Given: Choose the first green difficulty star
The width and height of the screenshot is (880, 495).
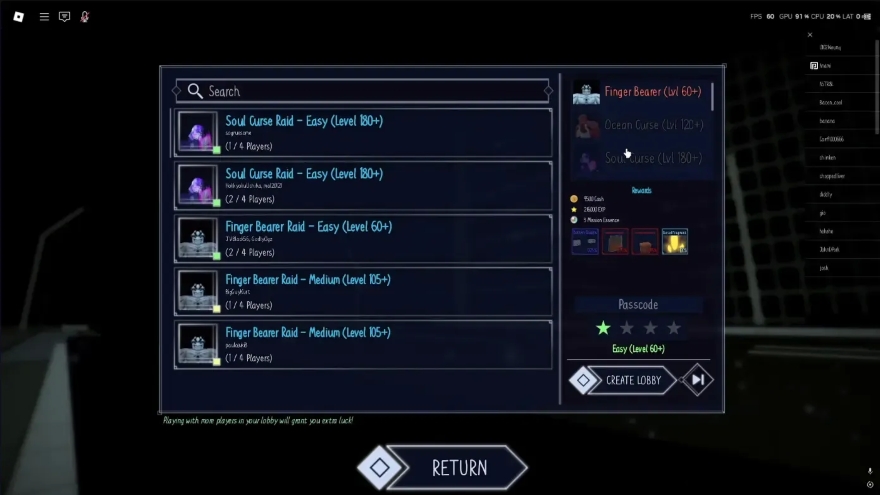Looking at the screenshot, I should tap(603, 328).
